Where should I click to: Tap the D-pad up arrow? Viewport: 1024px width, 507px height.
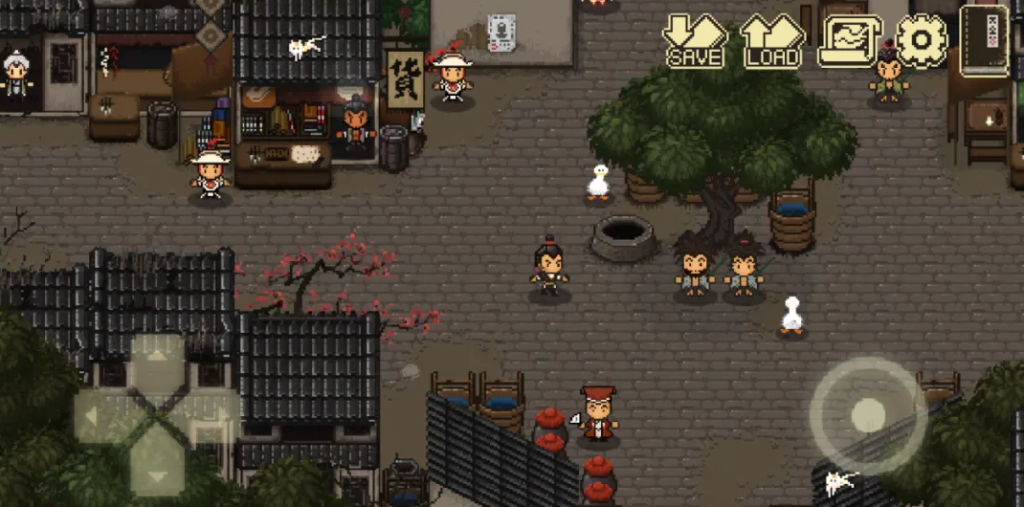pos(157,360)
